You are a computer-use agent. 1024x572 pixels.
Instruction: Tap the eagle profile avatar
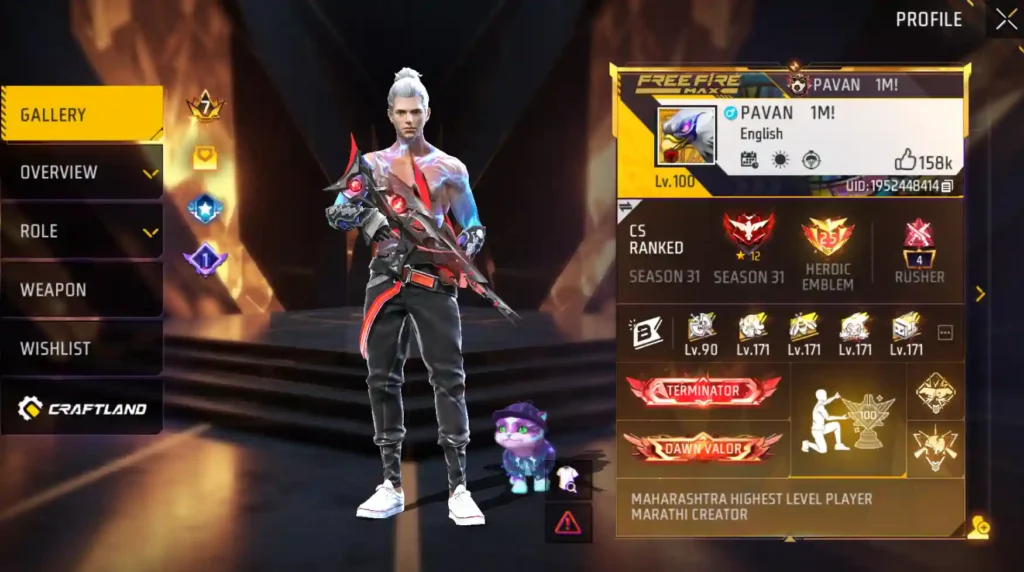coord(686,135)
